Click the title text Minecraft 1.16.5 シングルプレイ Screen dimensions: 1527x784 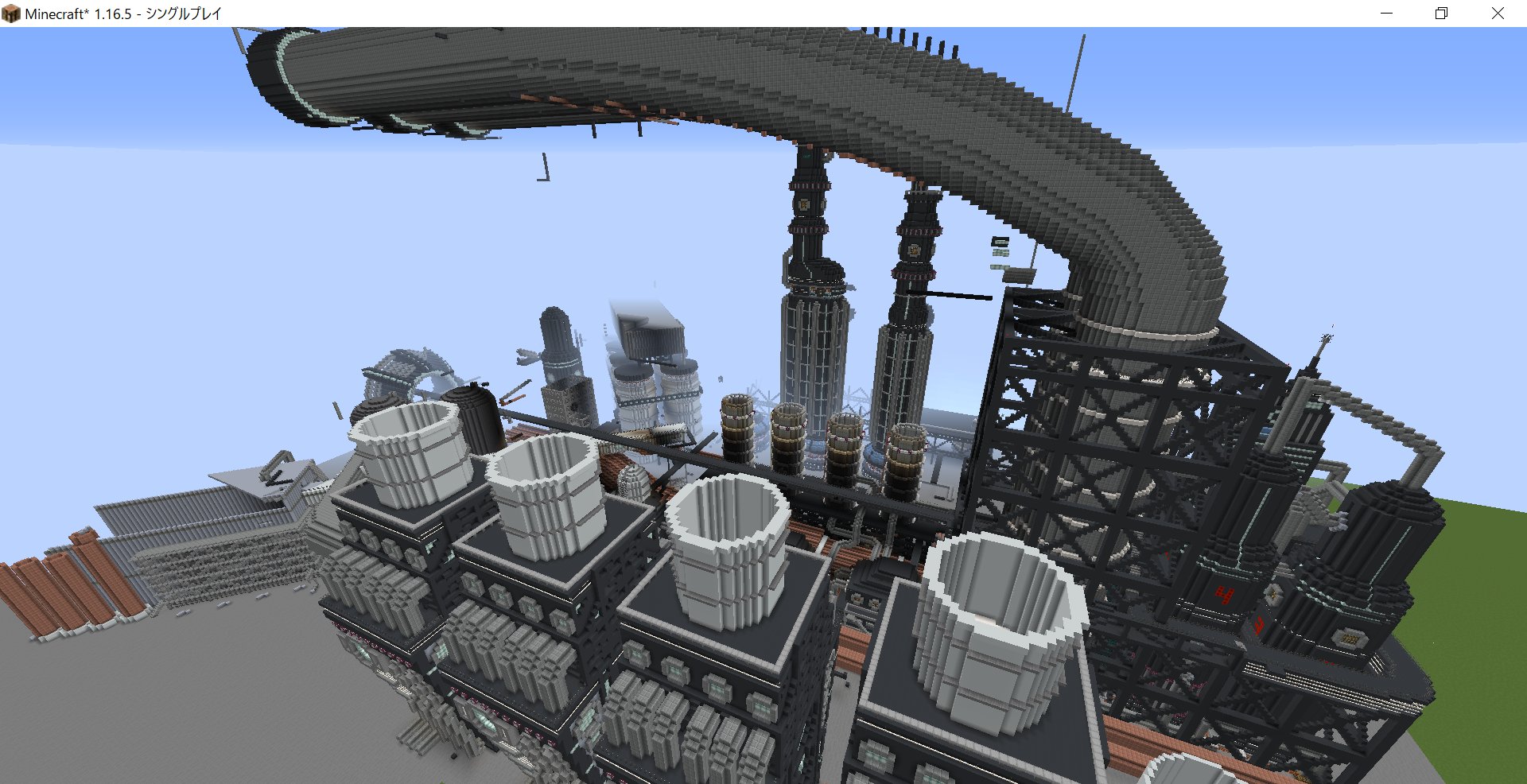point(119,13)
